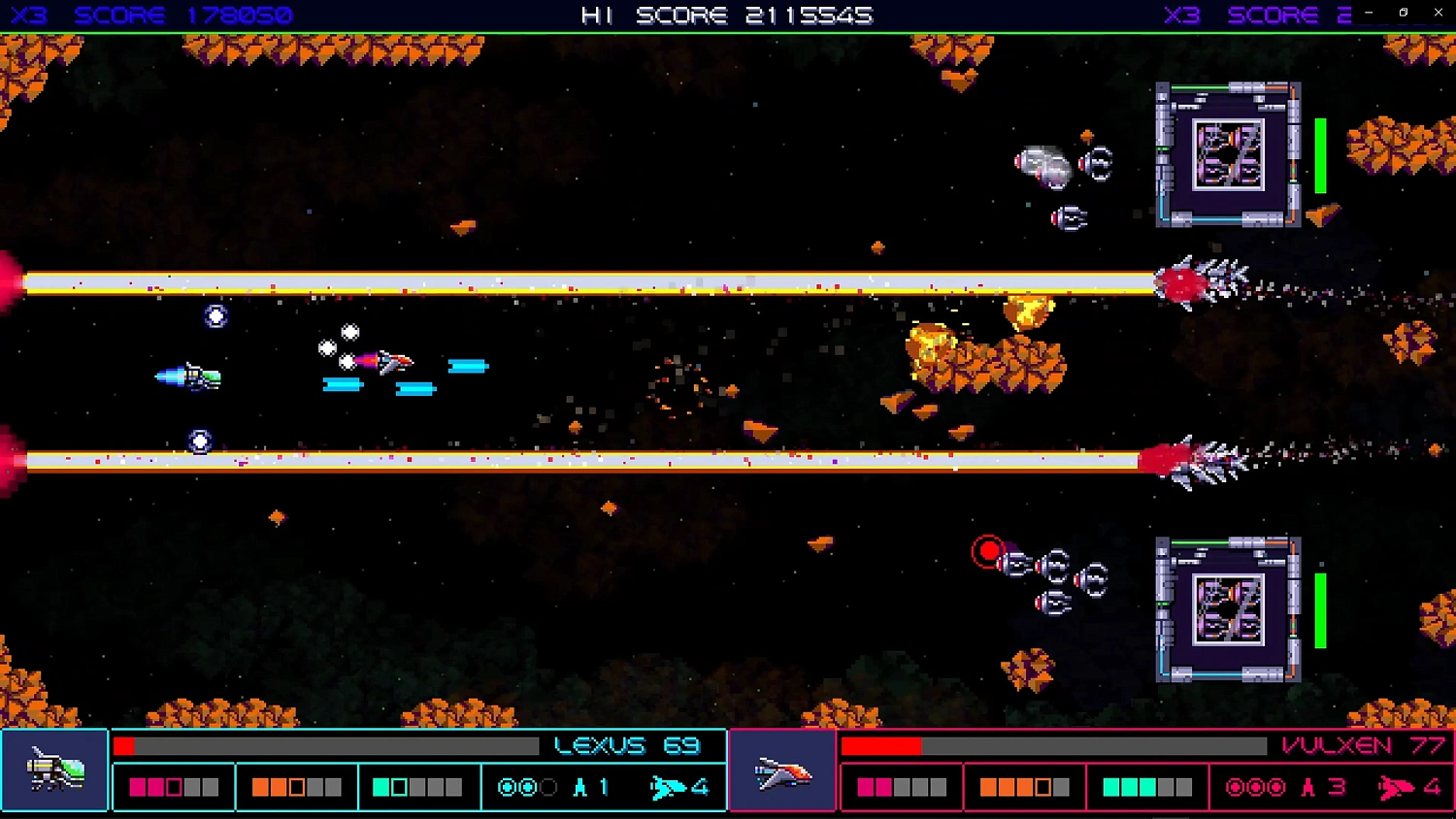Toggle the outlined teal square in LEXUS weapon meter
This screenshot has height=819, width=1456.
tap(397, 786)
